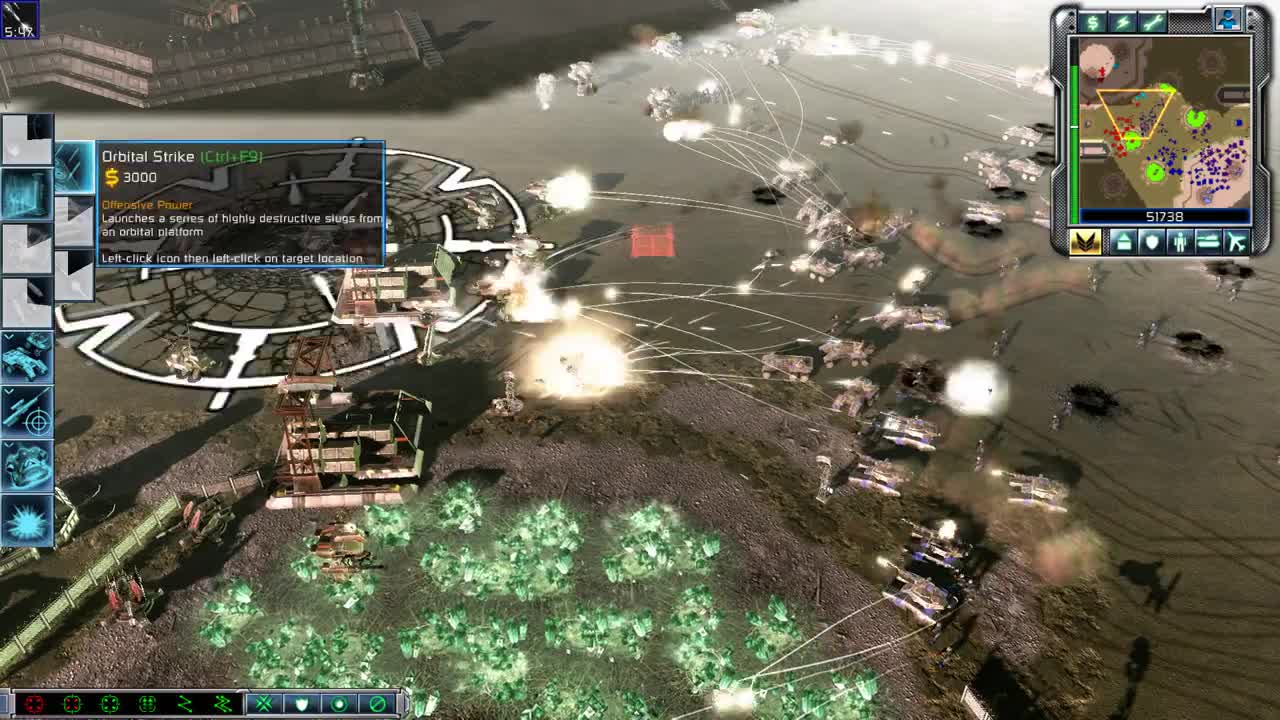This screenshot has width=1280, height=720.
Task: Select the Repair wrench icon above the minimap
Action: point(1154,22)
